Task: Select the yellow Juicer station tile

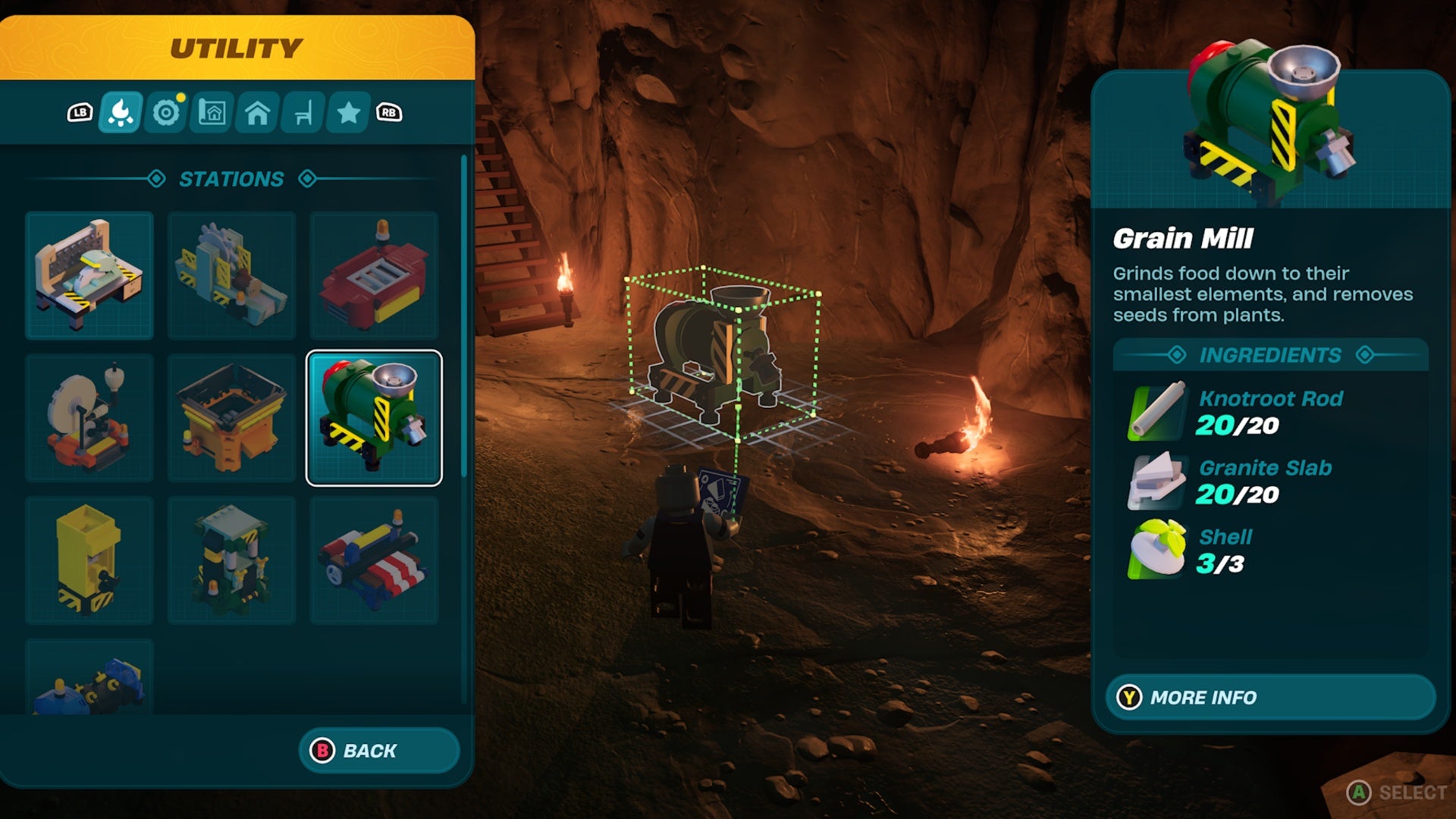Action: [x=89, y=560]
